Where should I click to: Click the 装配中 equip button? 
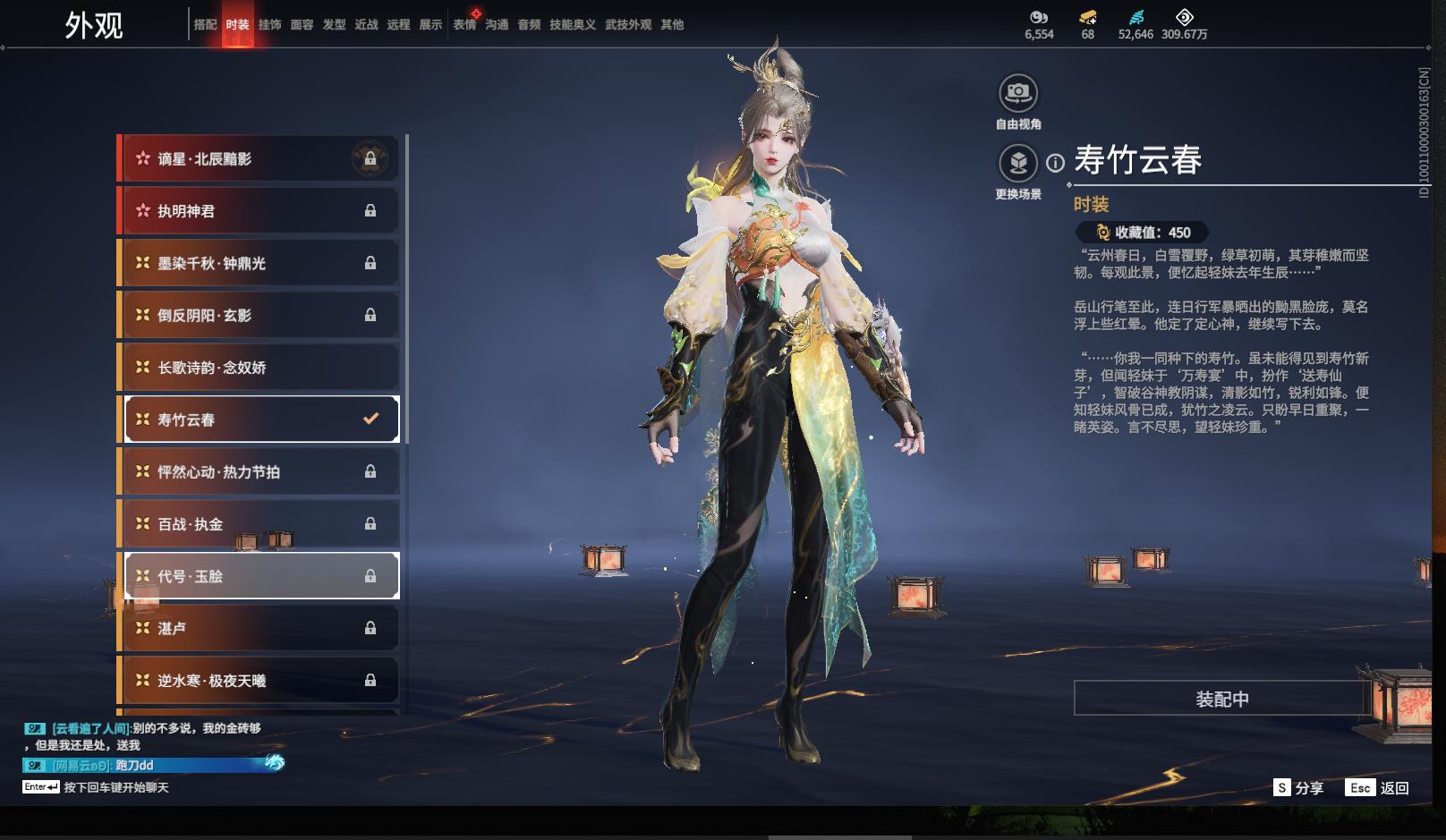[x=1221, y=699]
